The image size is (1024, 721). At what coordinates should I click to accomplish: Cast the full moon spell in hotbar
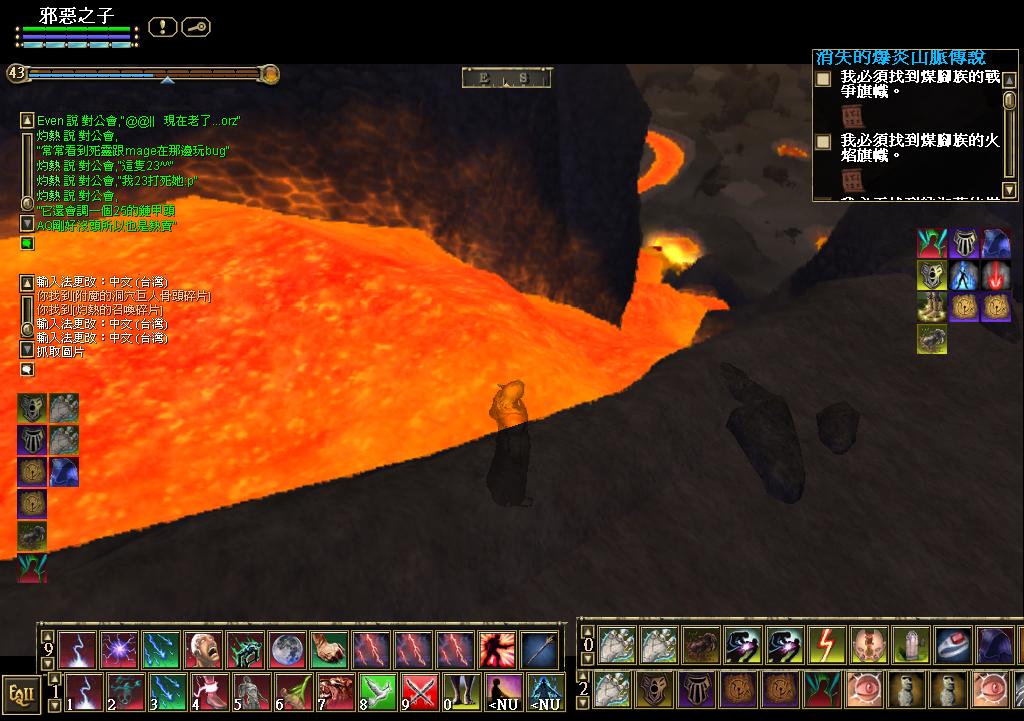pos(287,650)
